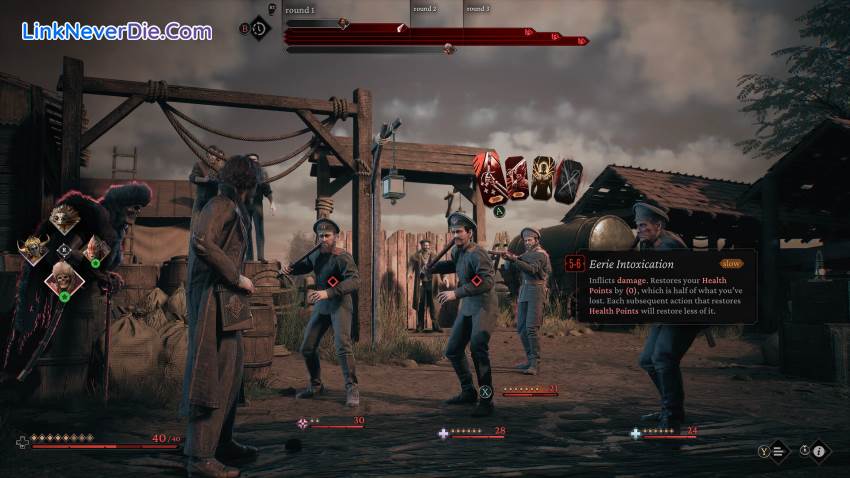Select the dark crossed-lines ability card
Image resolution: width=850 pixels, height=478 pixels.
tap(568, 180)
